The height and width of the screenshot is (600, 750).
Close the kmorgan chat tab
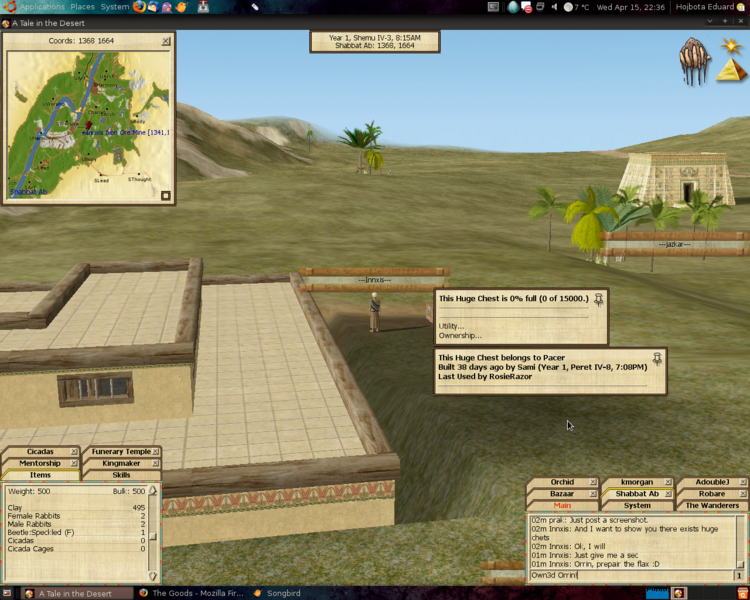[668, 482]
